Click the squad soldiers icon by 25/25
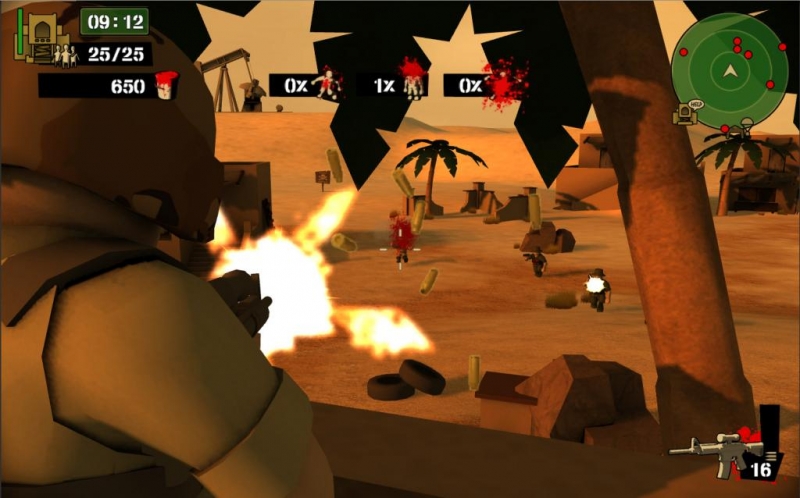The height and width of the screenshot is (498, 800). (66, 55)
